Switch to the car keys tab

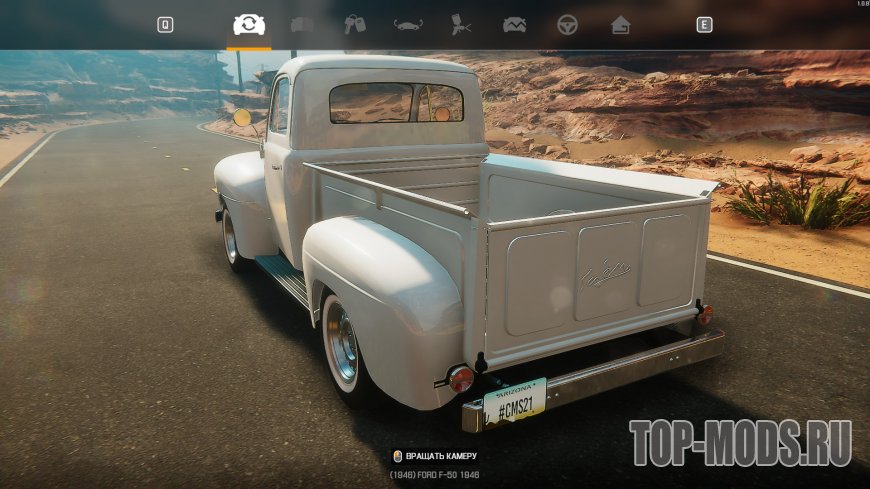pos(355,25)
